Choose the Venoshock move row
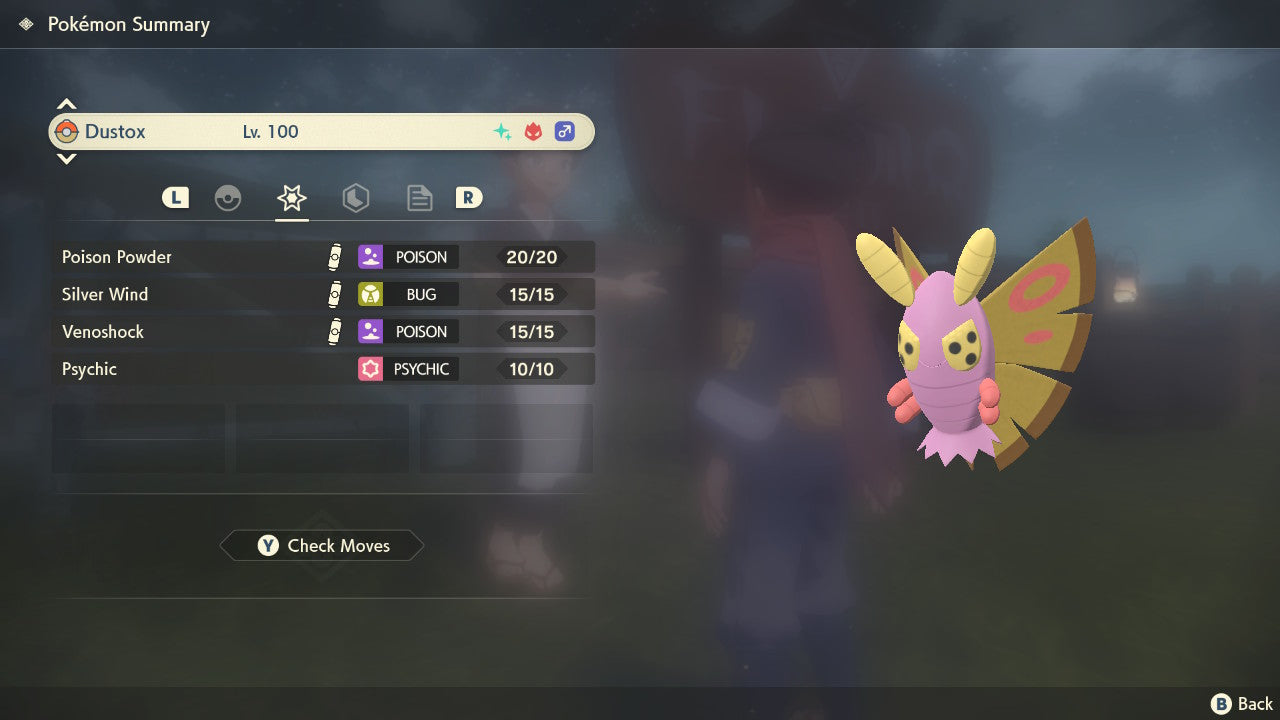1280x720 pixels. click(323, 332)
